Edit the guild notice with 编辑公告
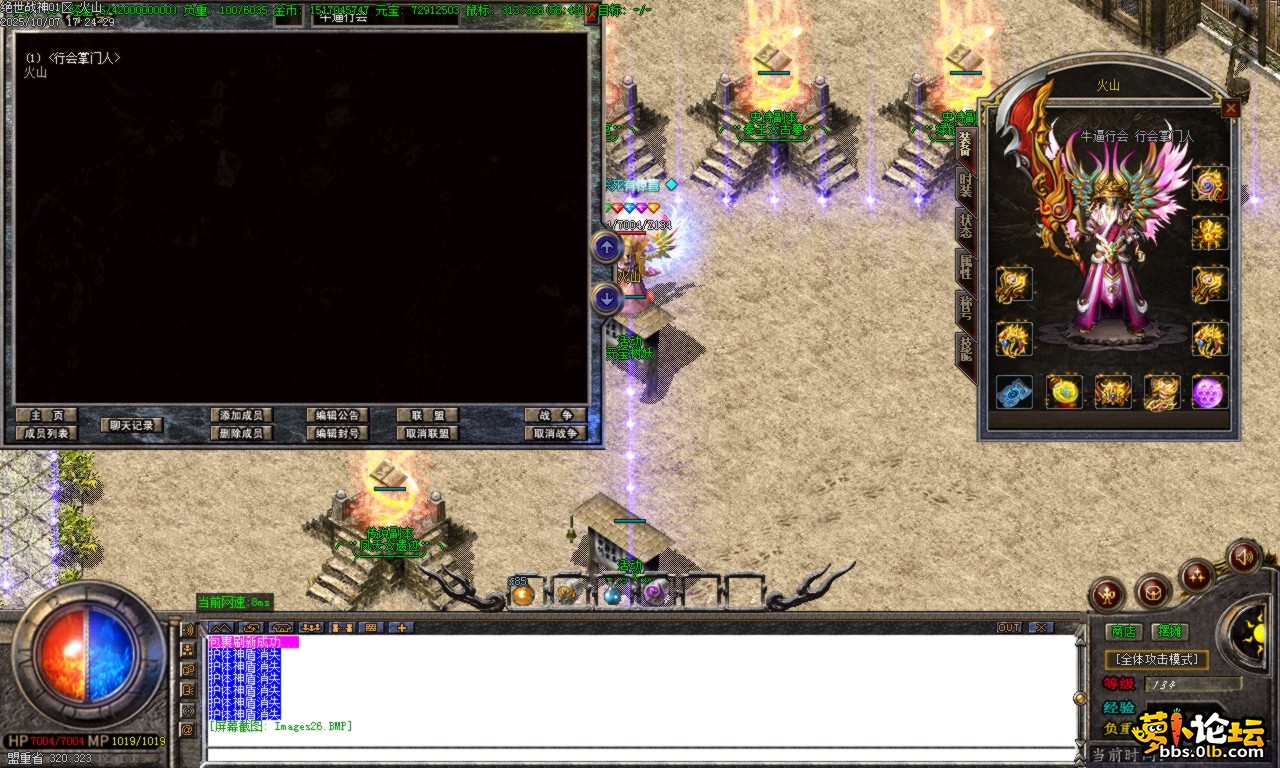The height and width of the screenshot is (768, 1280). coord(338,415)
